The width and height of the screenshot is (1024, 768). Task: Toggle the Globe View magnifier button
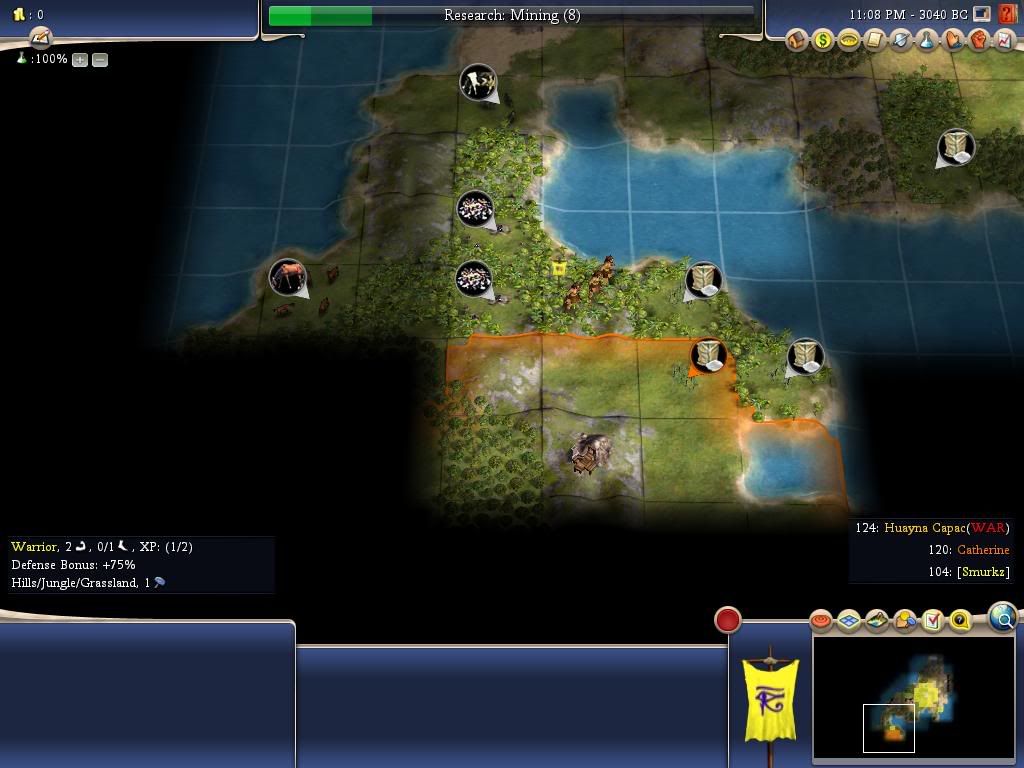point(1002,618)
